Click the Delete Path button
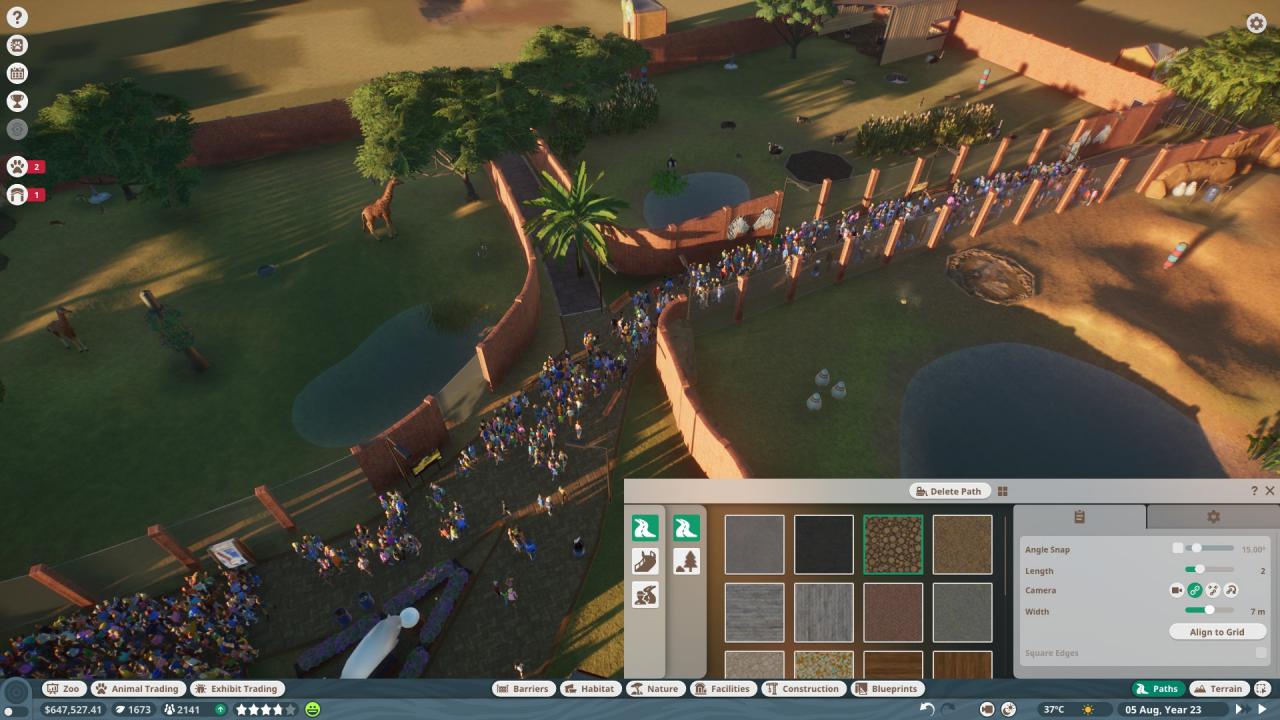Image resolution: width=1280 pixels, height=720 pixels. (x=948, y=491)
